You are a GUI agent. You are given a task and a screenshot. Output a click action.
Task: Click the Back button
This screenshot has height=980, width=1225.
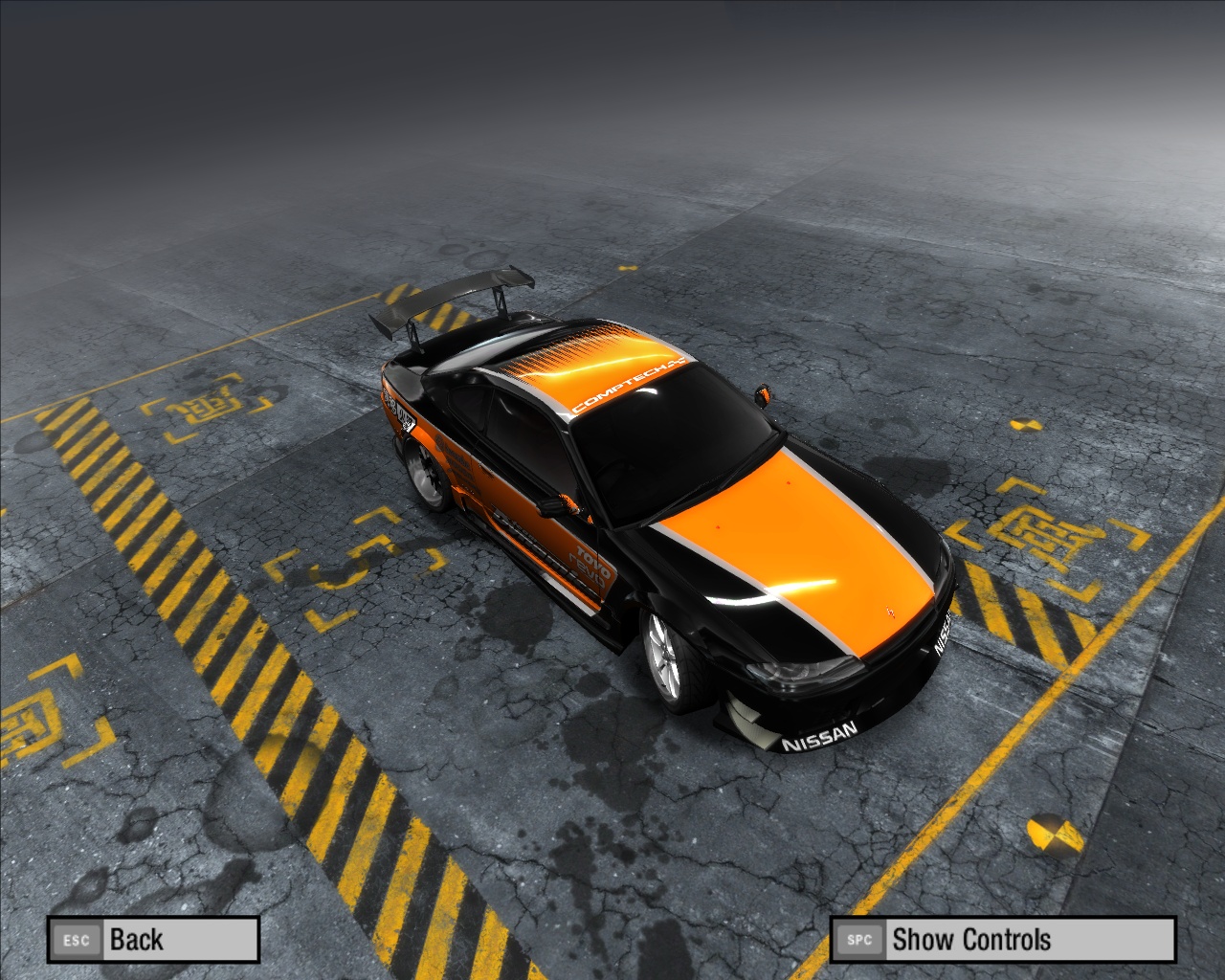coord(153,940)
